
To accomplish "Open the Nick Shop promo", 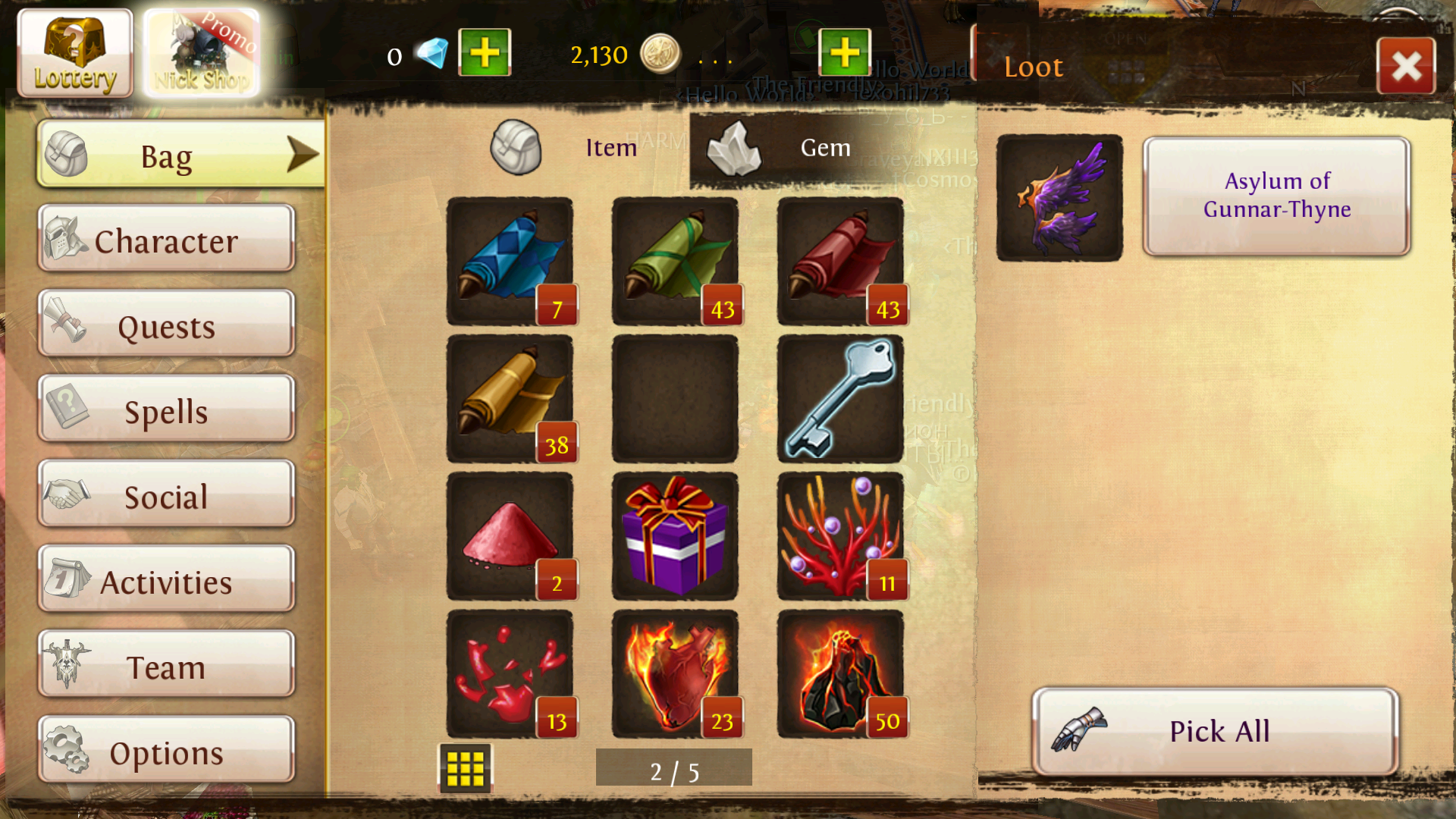I will (202, 53).
